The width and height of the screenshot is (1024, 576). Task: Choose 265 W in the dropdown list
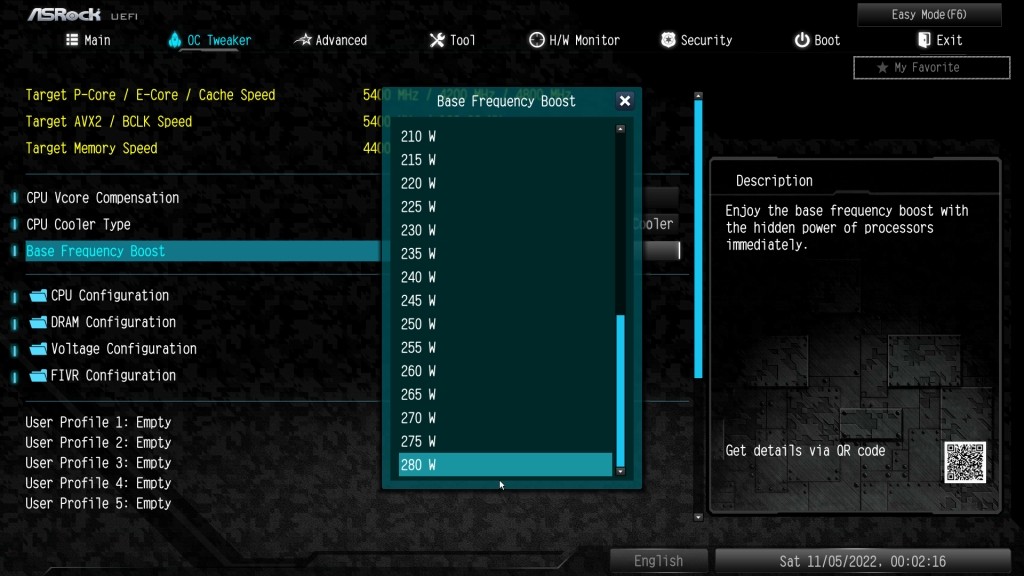[x=505, y=394]
